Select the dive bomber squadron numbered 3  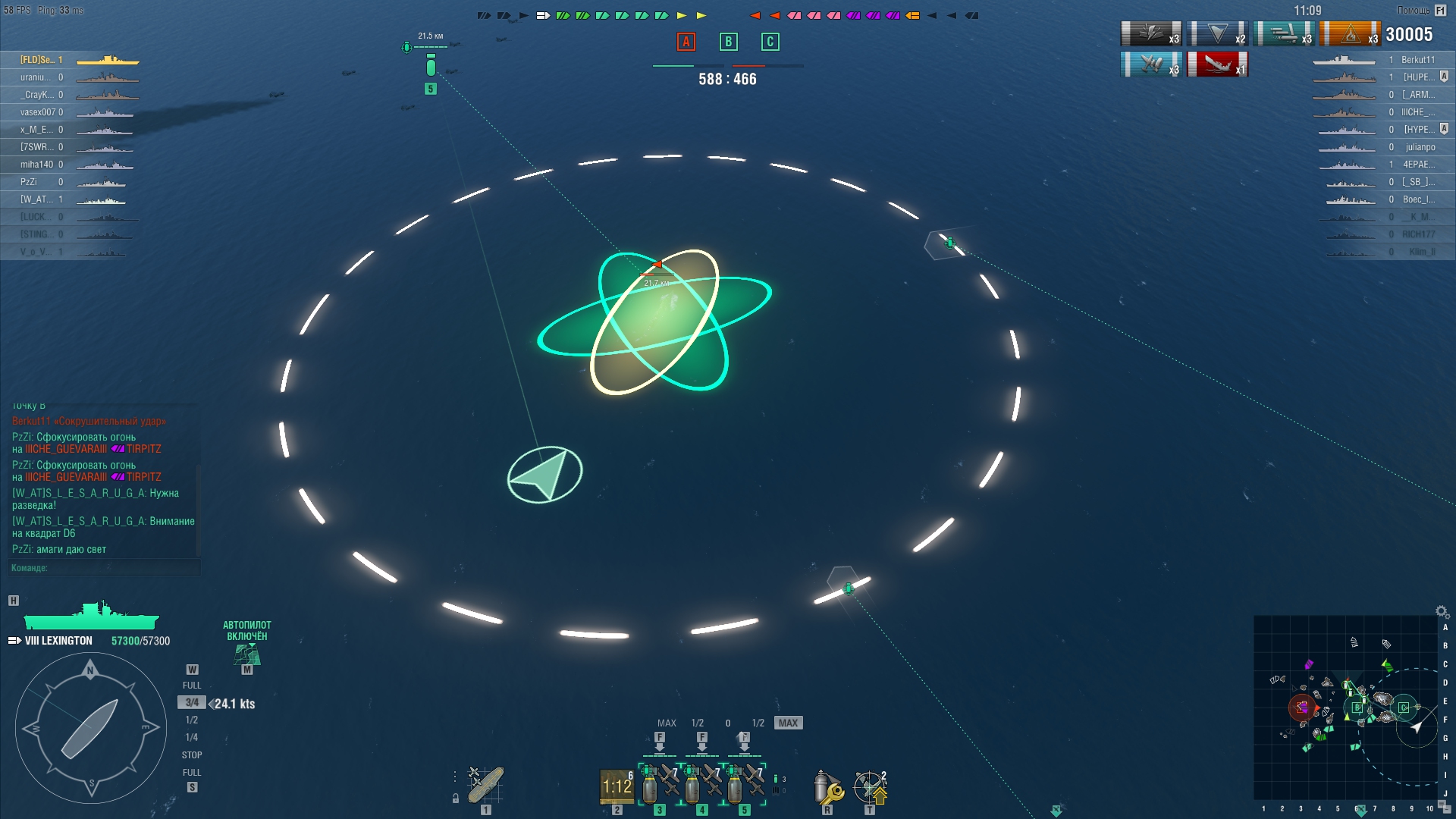point(660,783)
